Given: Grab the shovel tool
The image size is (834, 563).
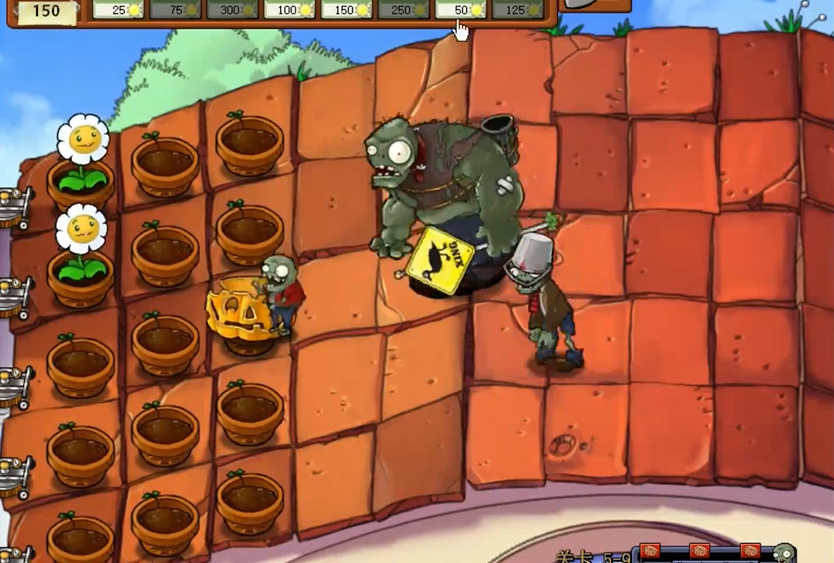Looking at the screenshot, I should click(596, 5).
